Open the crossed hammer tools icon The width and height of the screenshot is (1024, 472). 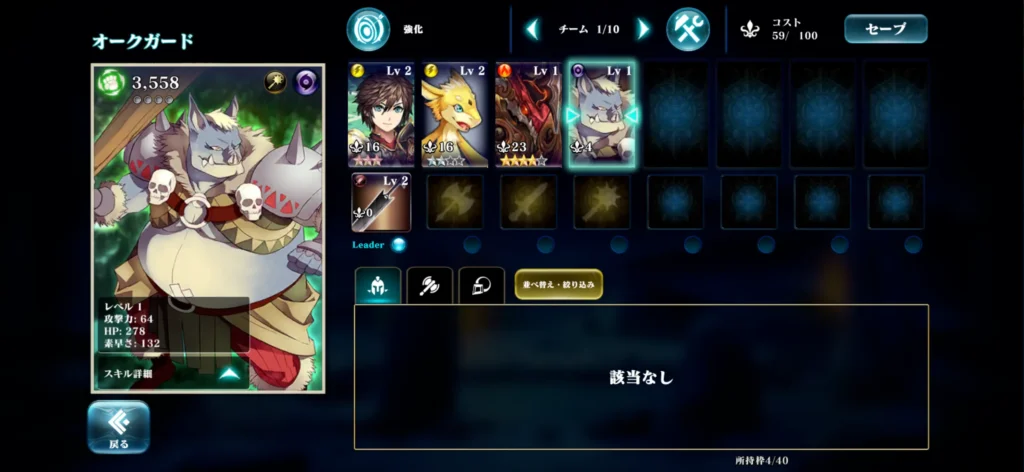coord(688,29)
